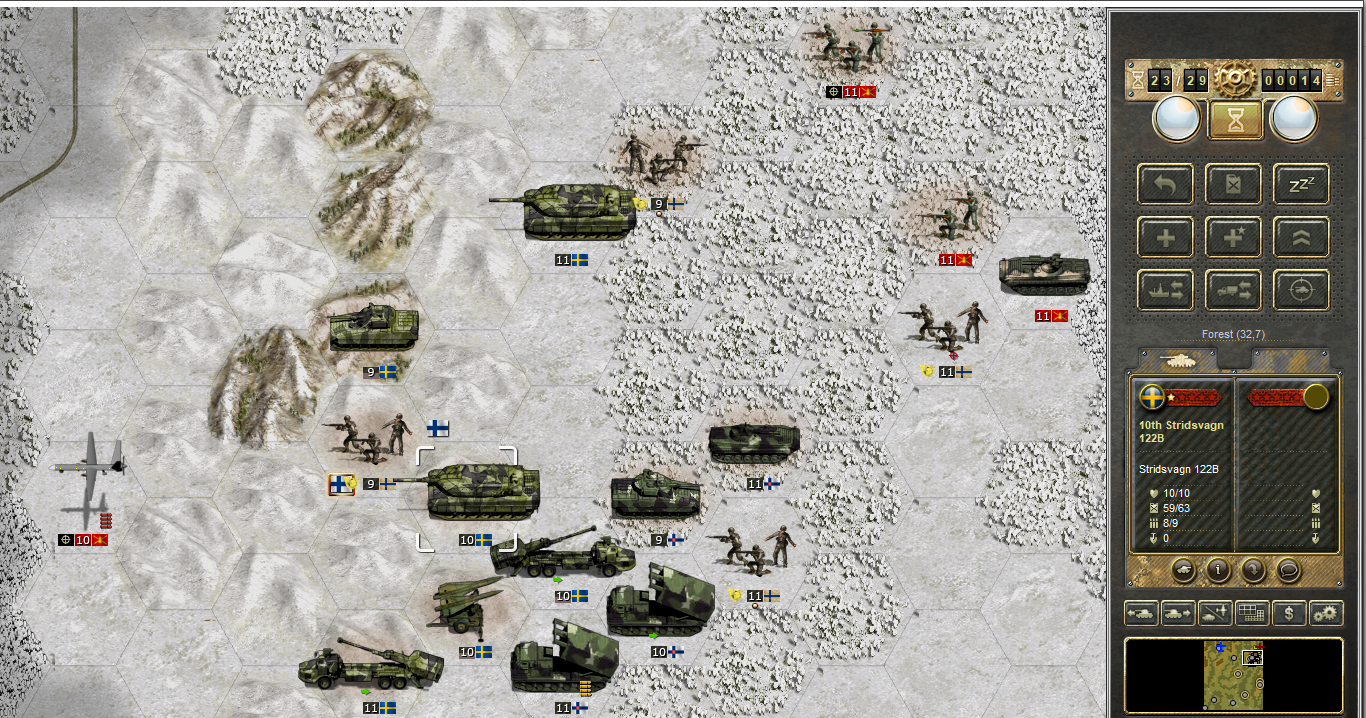This screenshot has height=718, width=1366.
Task: Open options with the double-gear button
Action: [x=1326, y=613]
